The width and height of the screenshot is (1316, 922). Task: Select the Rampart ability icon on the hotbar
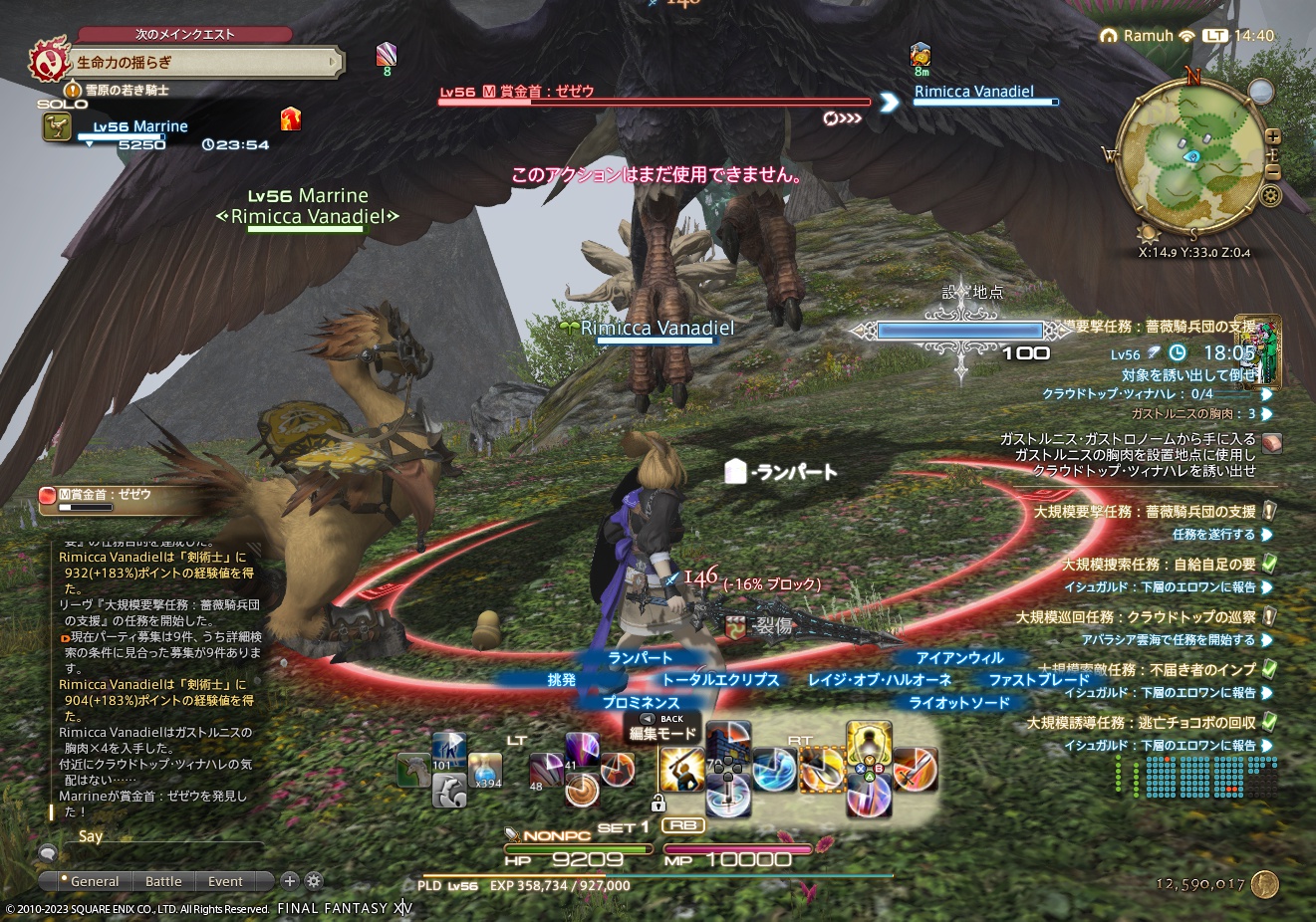[x=727, y=737]
